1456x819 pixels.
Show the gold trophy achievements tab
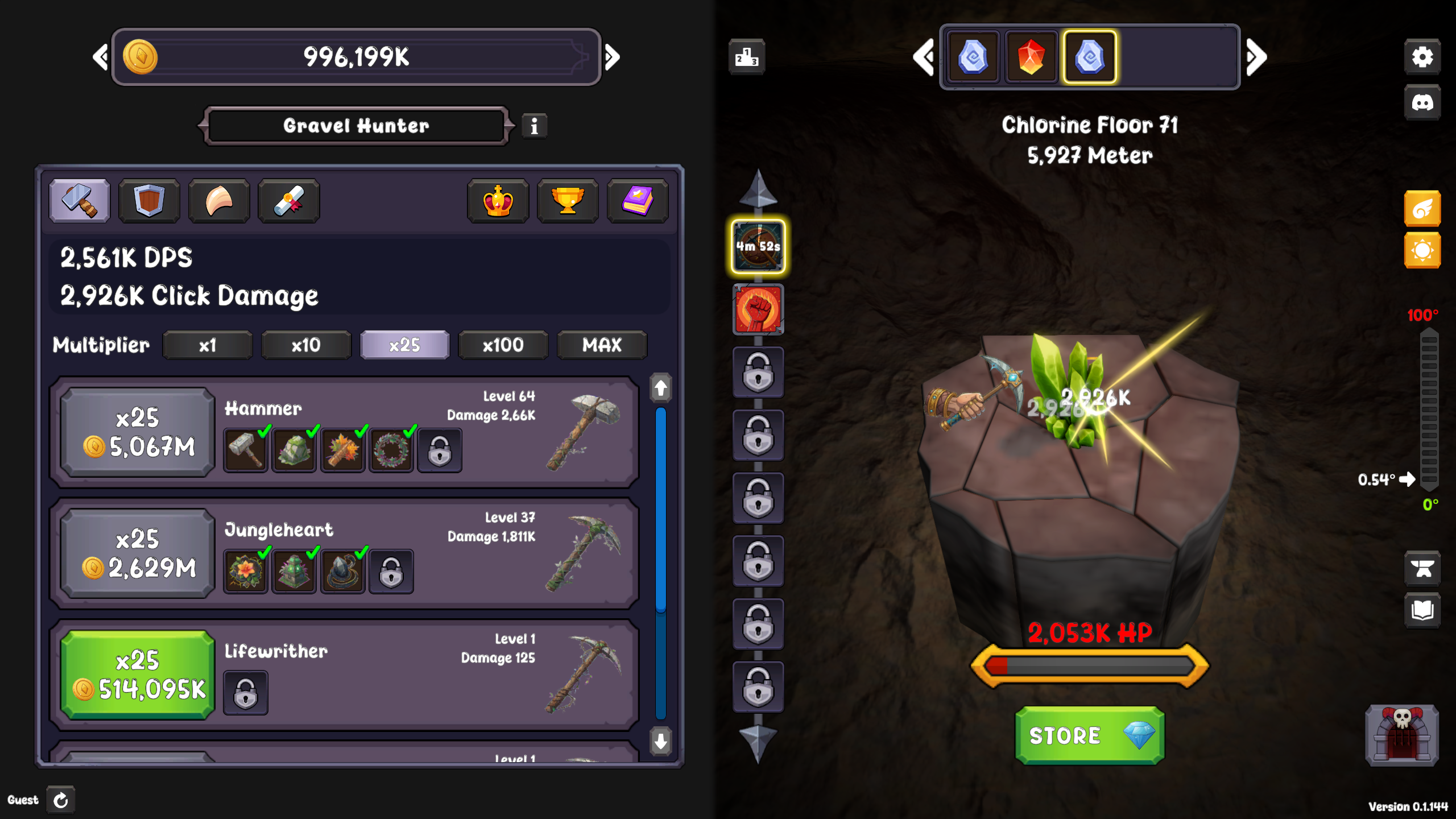[x=568, y=201]
